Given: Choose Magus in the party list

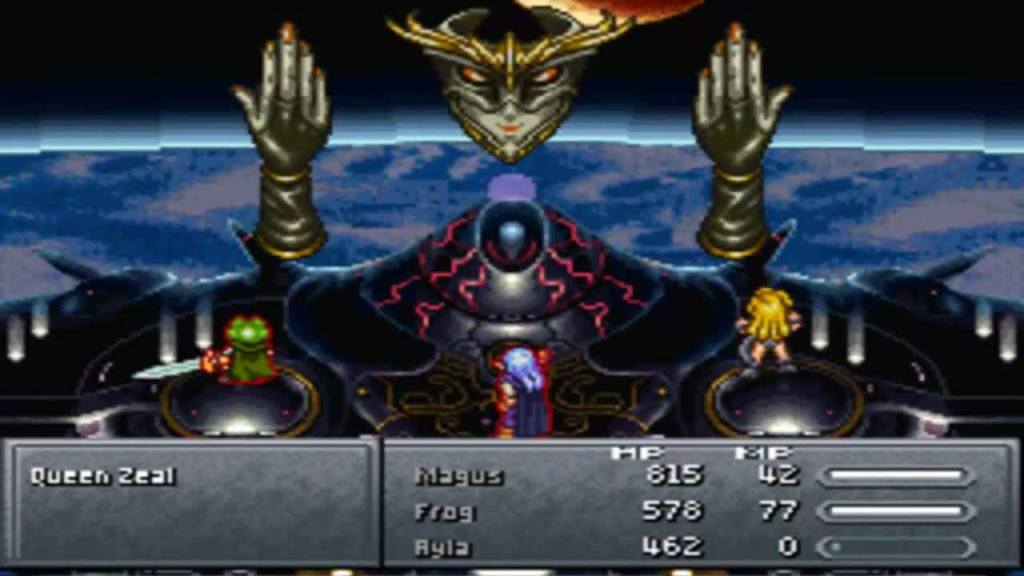Looking at the screenshot, I should (x=459, y=476).
